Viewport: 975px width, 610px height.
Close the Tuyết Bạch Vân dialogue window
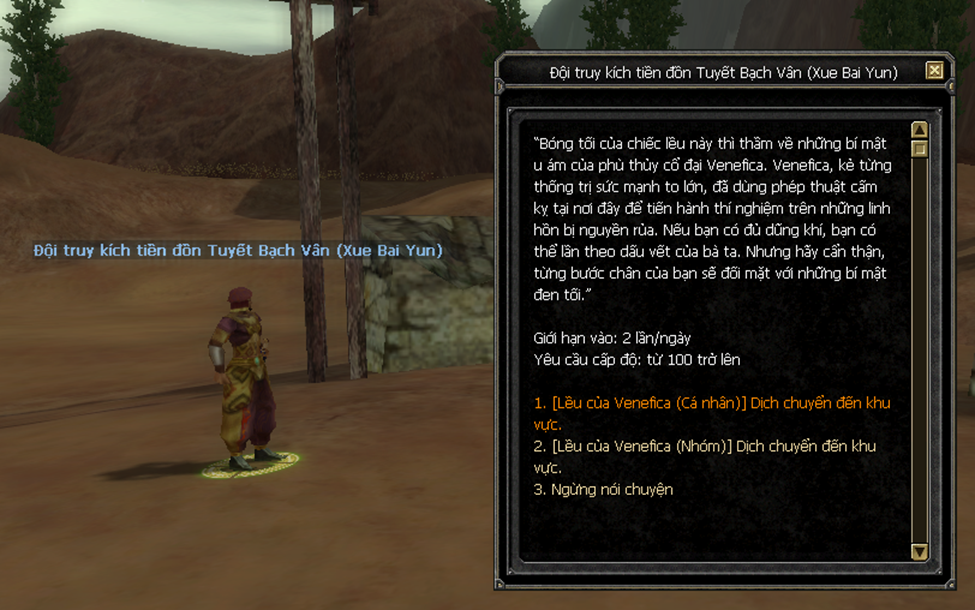(934, 70)
